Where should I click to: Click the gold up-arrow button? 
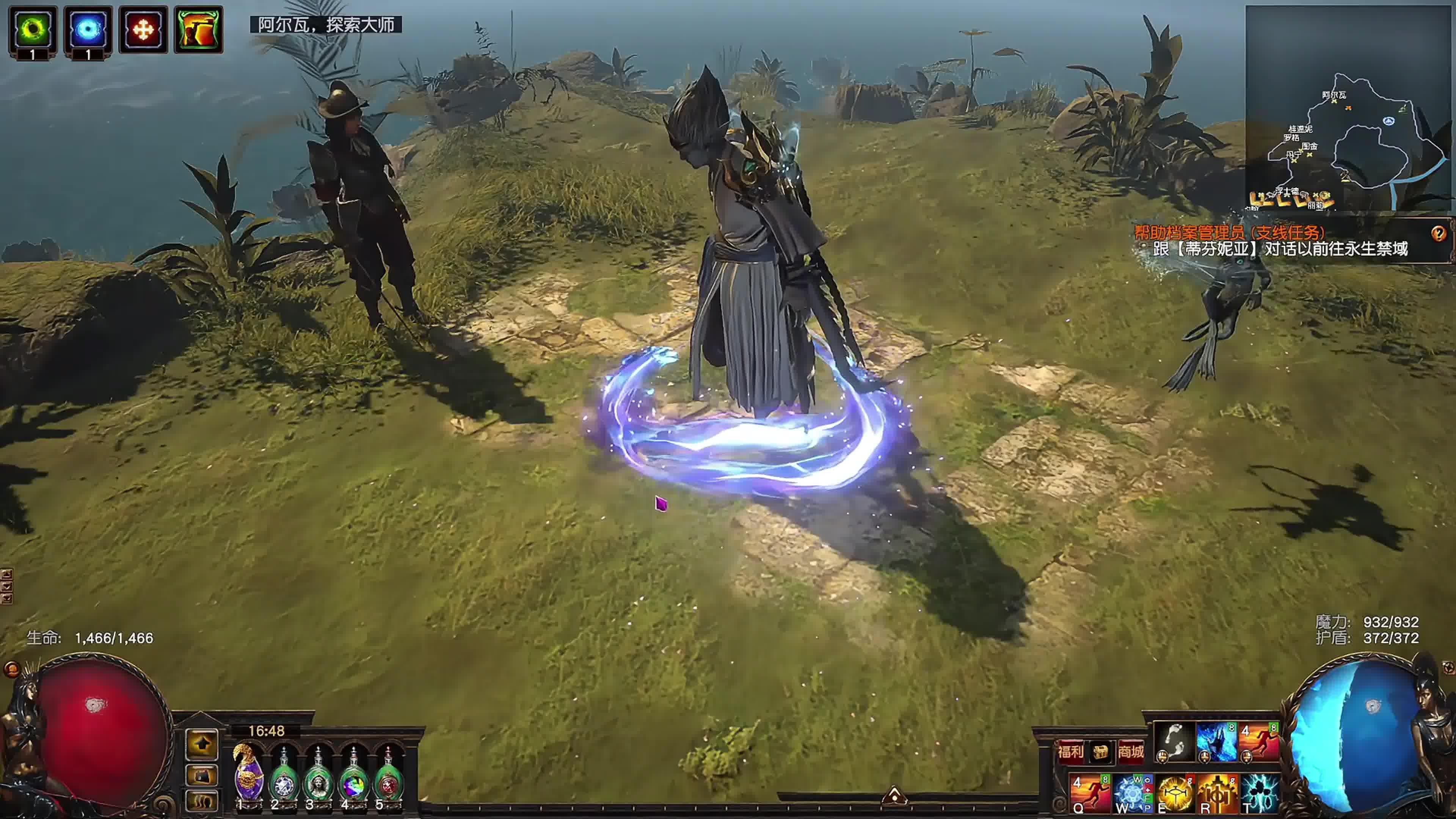(202, 744)
